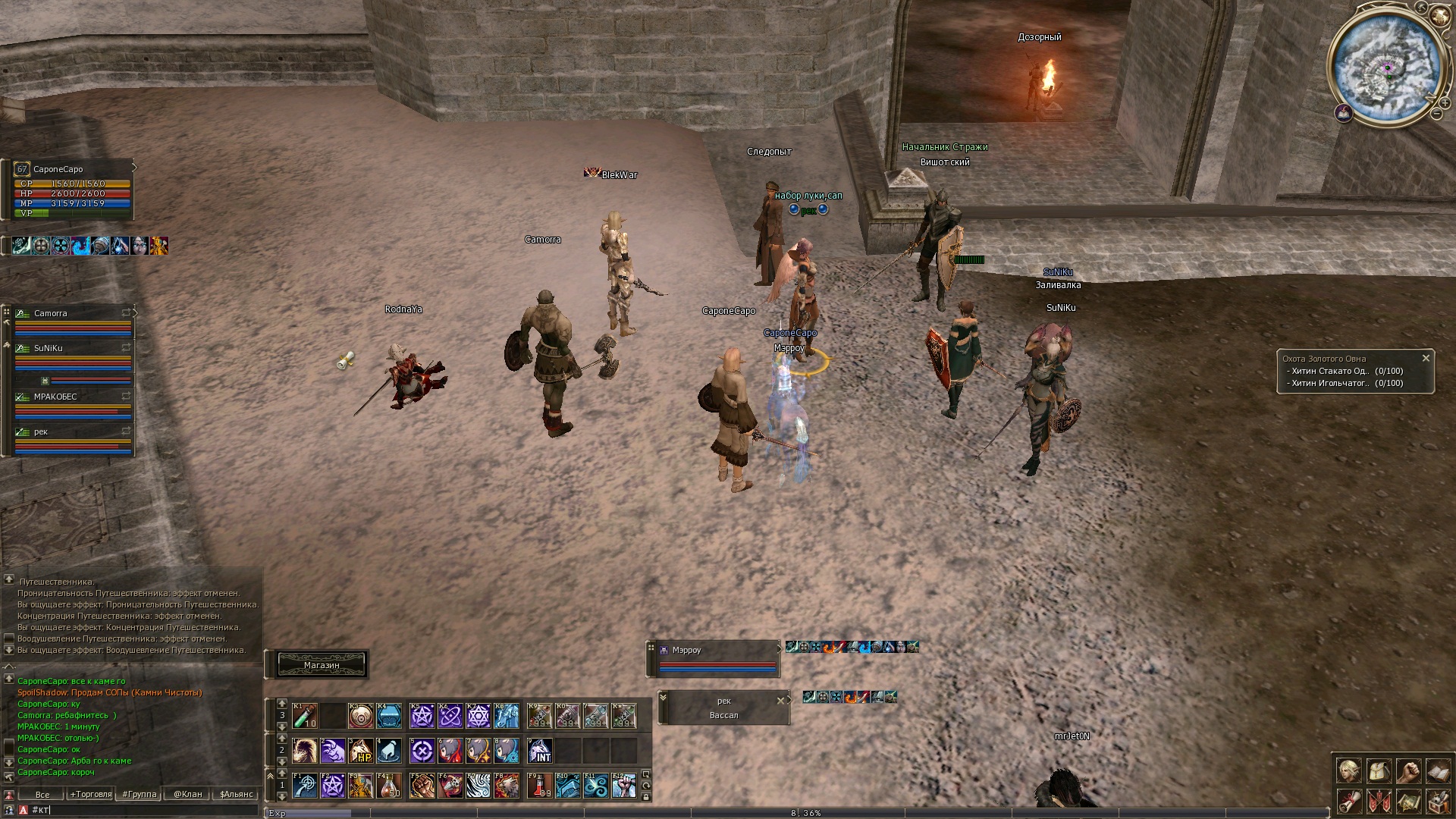Open the quest scroll menu icon

tap(1348, 801)
